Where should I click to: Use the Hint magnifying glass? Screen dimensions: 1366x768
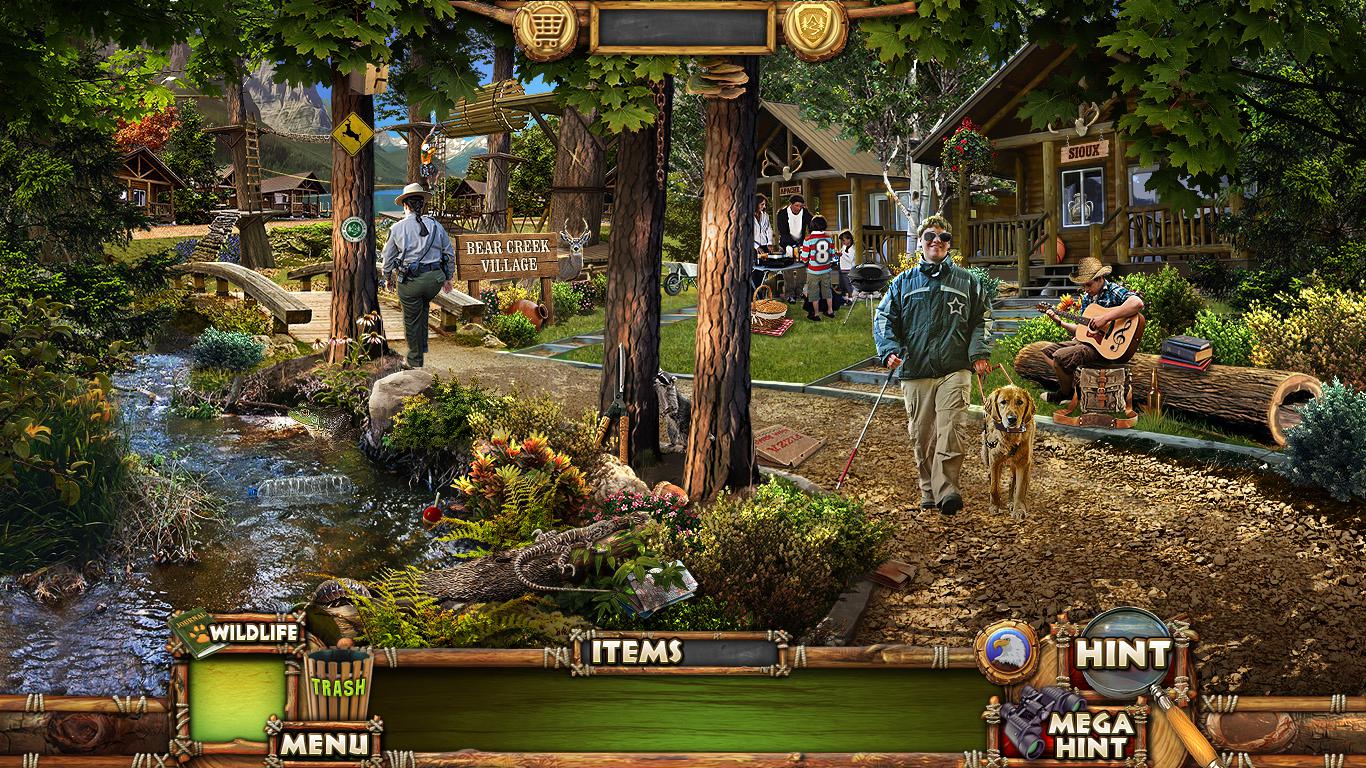click(1125, 653)
